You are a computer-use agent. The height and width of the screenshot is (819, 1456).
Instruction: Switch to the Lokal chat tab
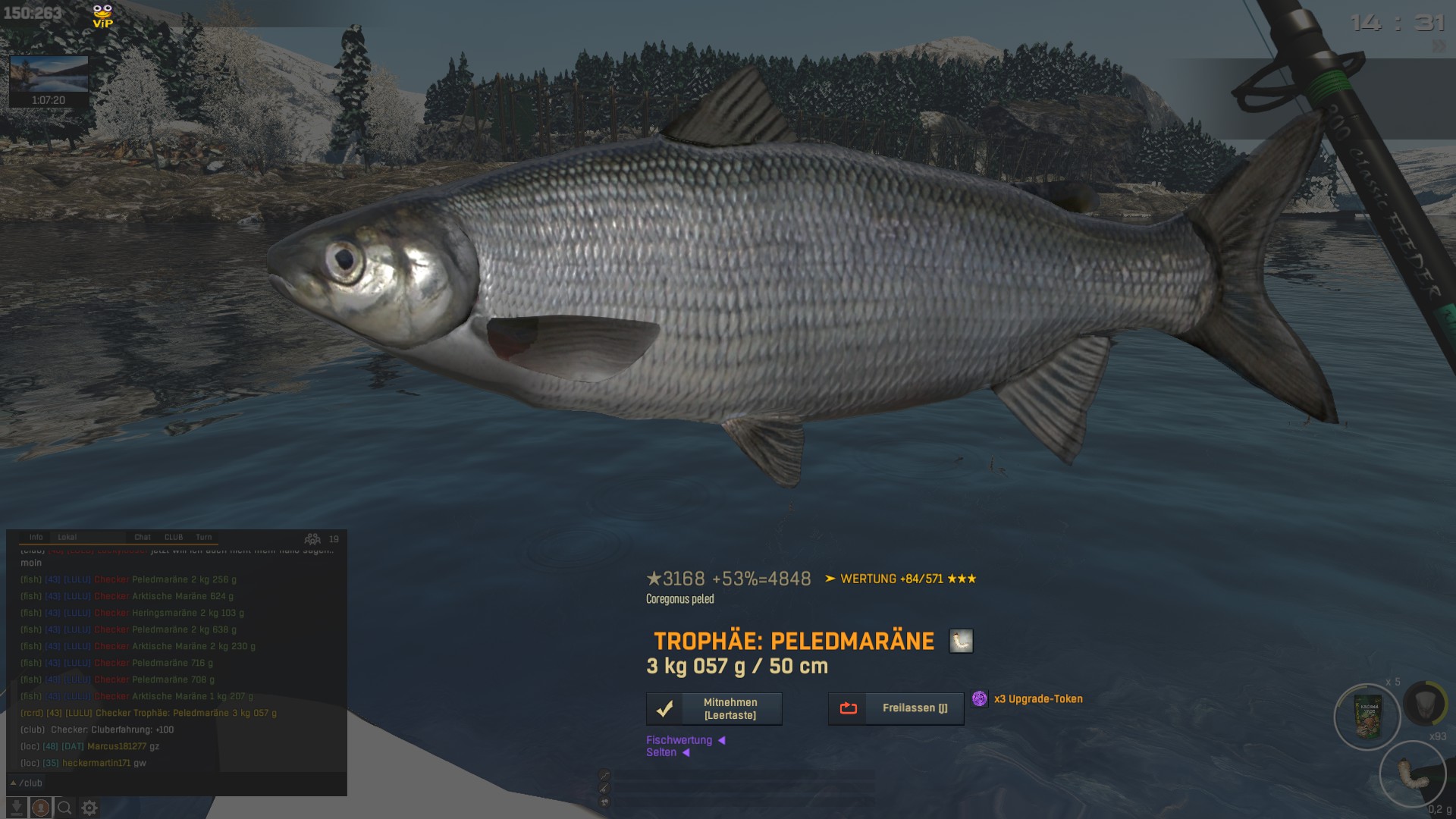point(67,537)
